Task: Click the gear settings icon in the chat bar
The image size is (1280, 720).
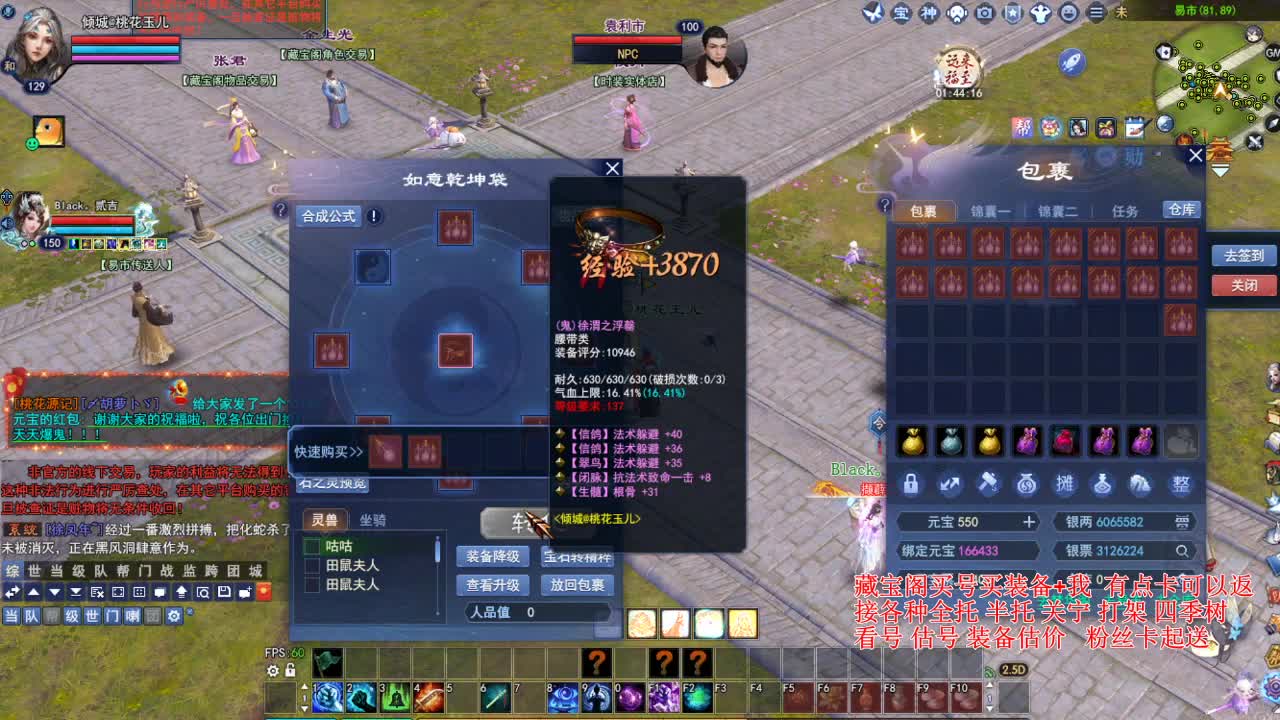Action: point(173,615)
